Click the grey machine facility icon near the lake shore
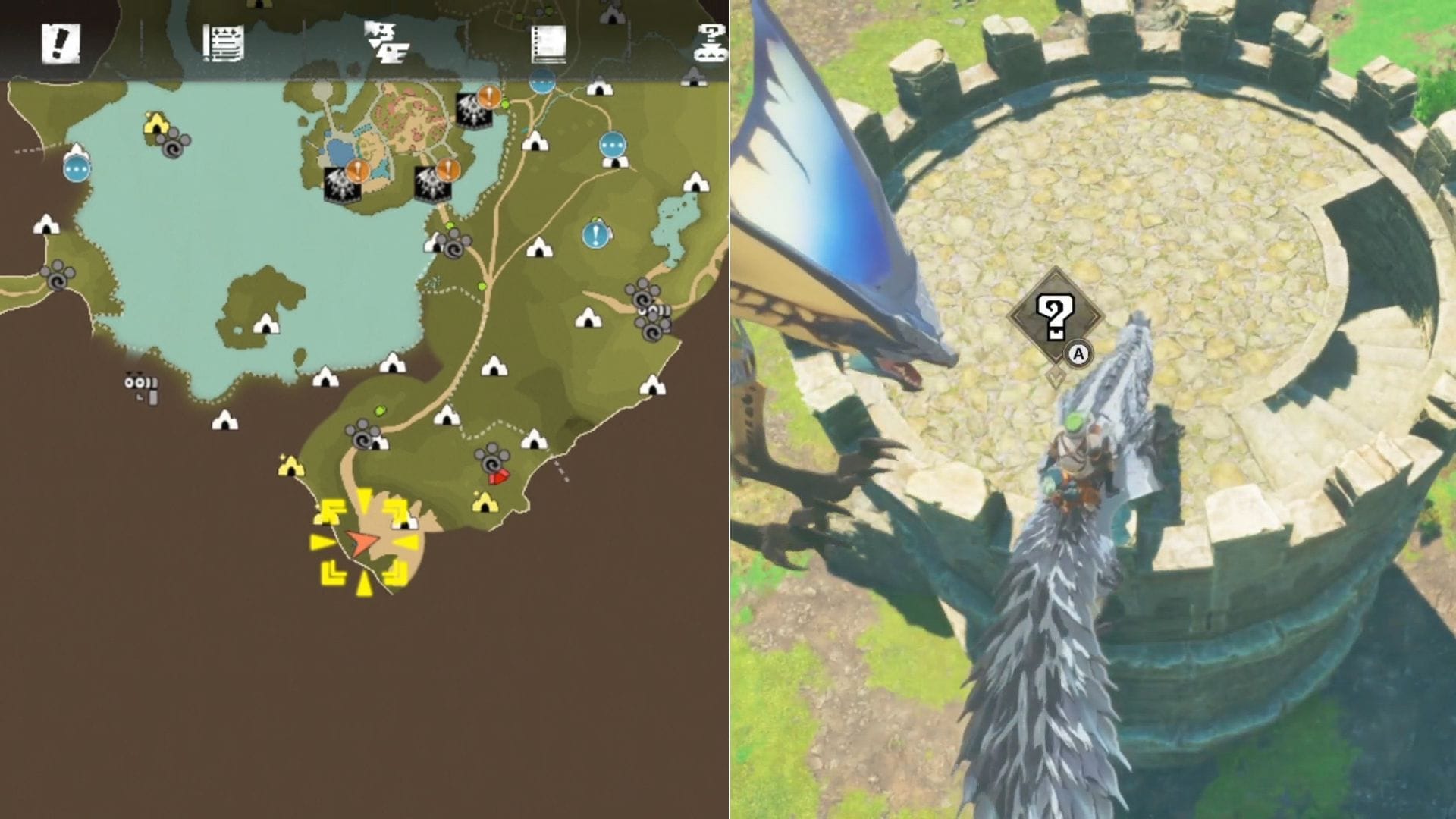 pyautogui.click(x=140, y=387)
